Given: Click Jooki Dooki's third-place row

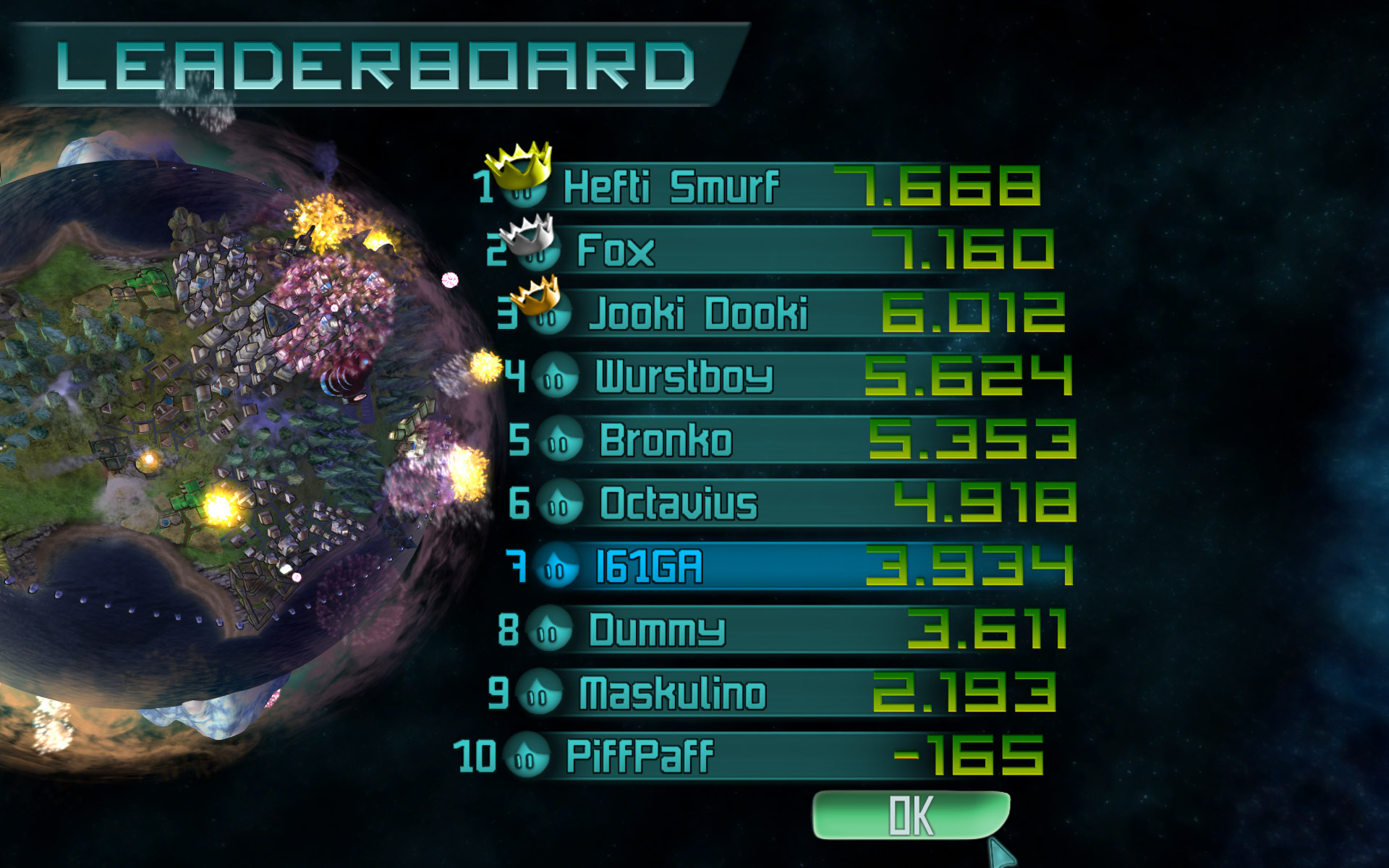Looking at the screenshot, I should [789, 313].
